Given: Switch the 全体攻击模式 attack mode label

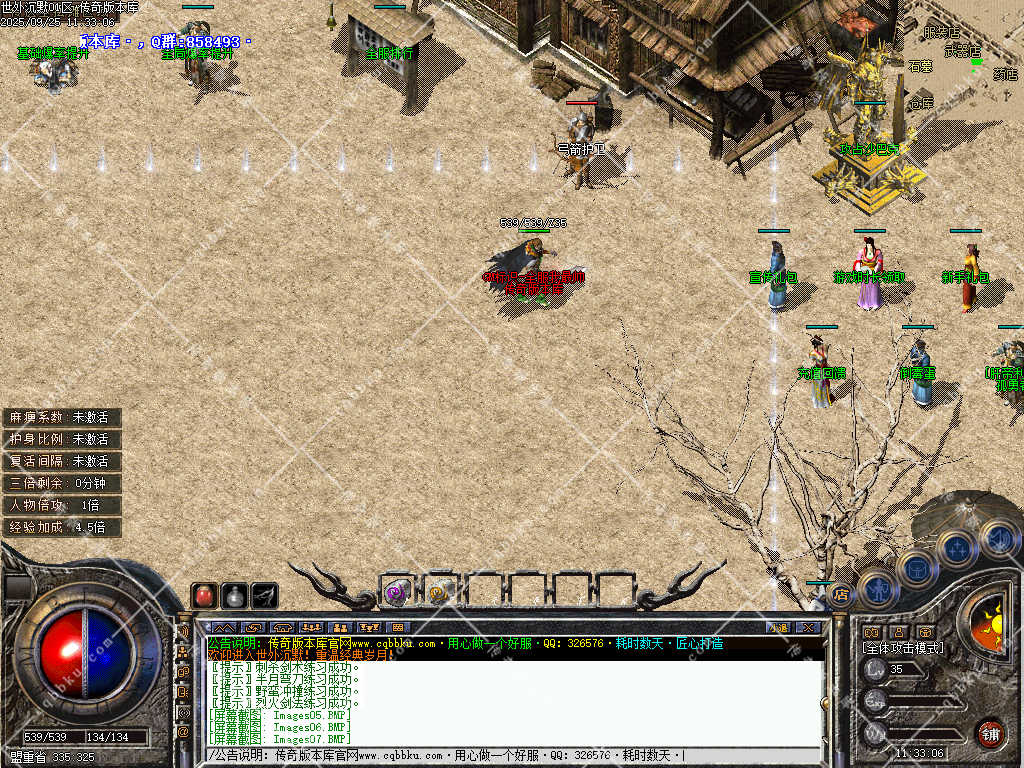Looking at the screenshot, I should pyautogui.click(x=902, y=648).
